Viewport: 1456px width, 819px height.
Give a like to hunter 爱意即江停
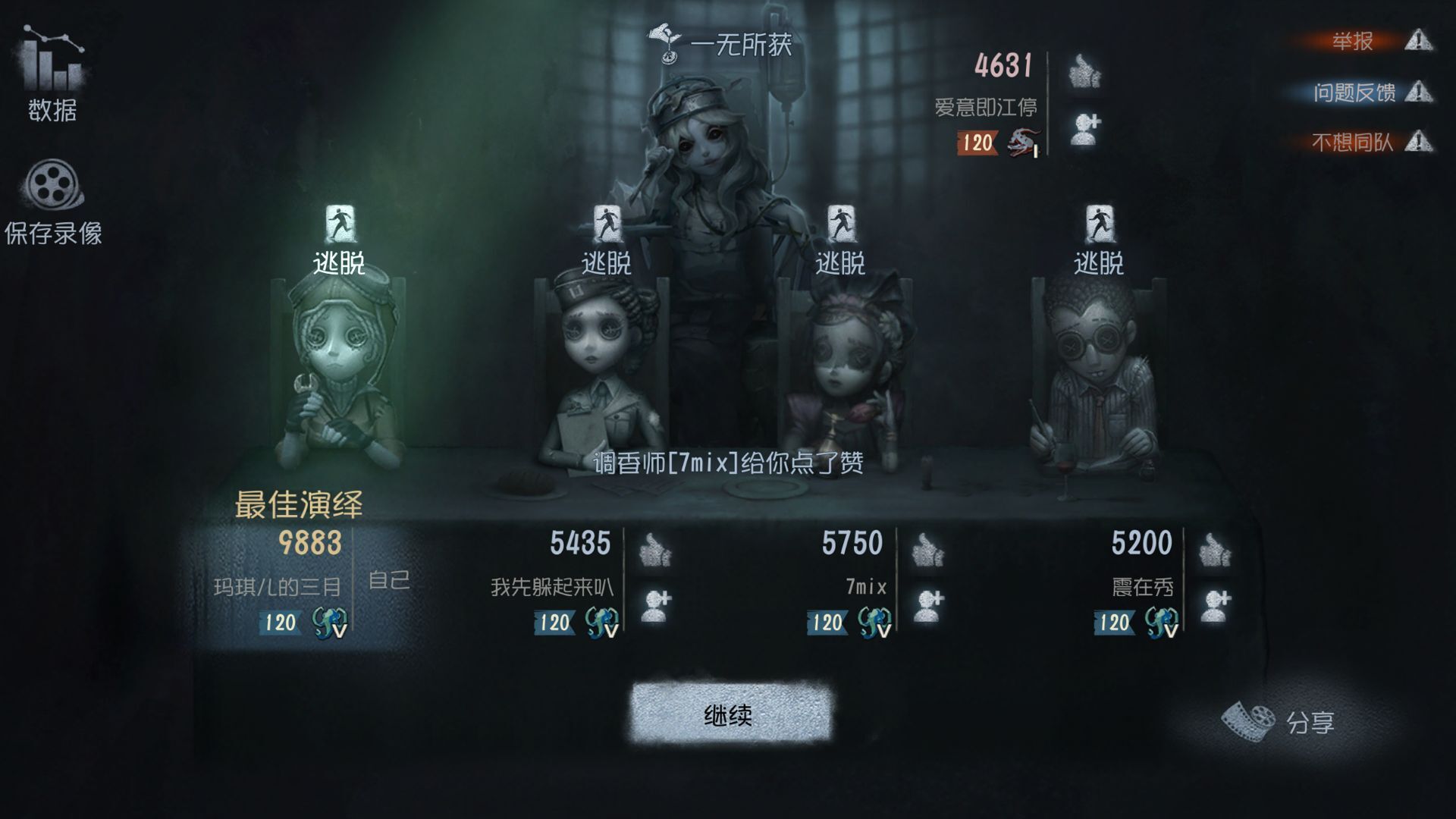point(1084,73)
